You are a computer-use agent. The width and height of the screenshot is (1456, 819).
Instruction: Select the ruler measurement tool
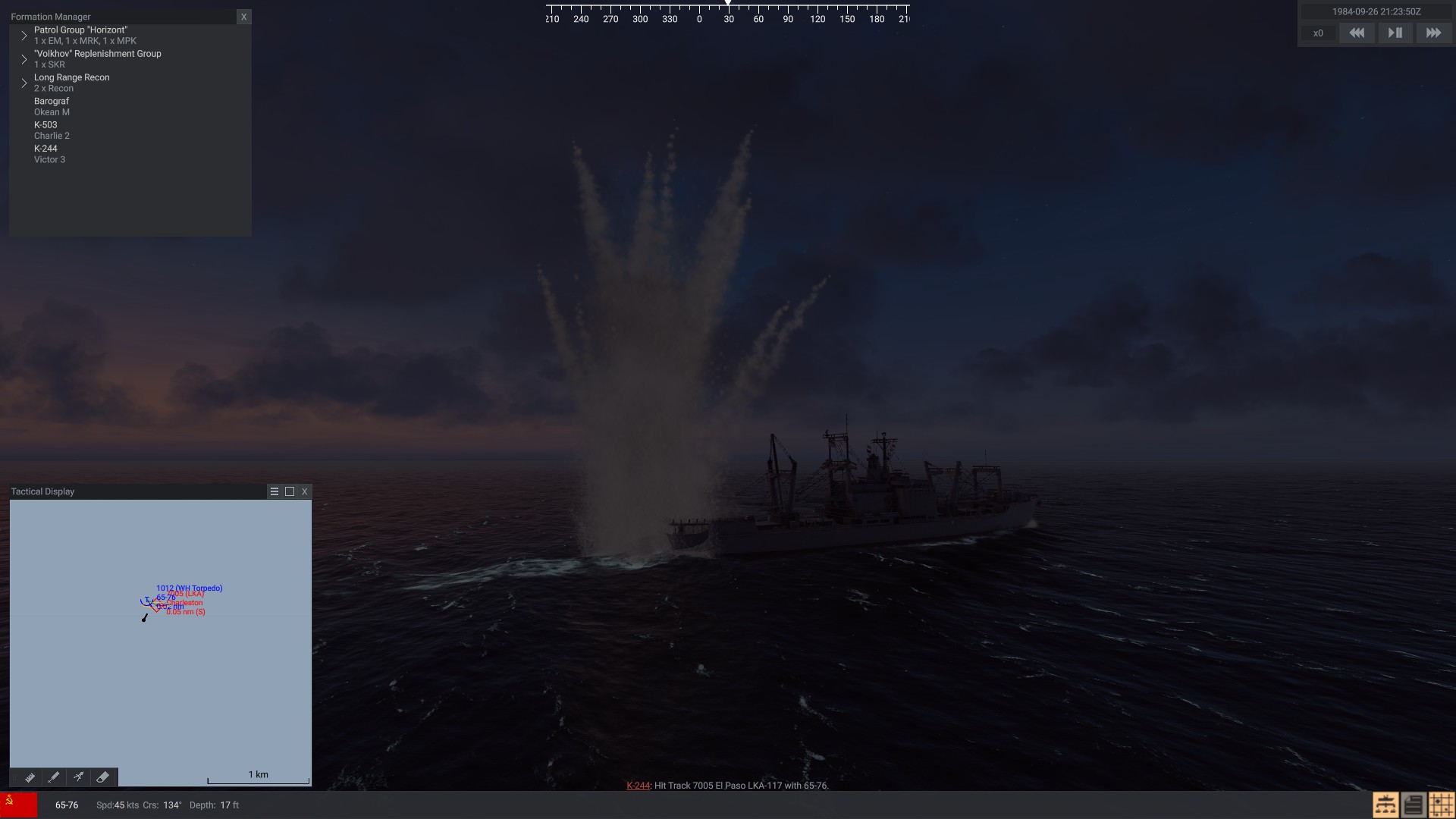tap(30, 777)
